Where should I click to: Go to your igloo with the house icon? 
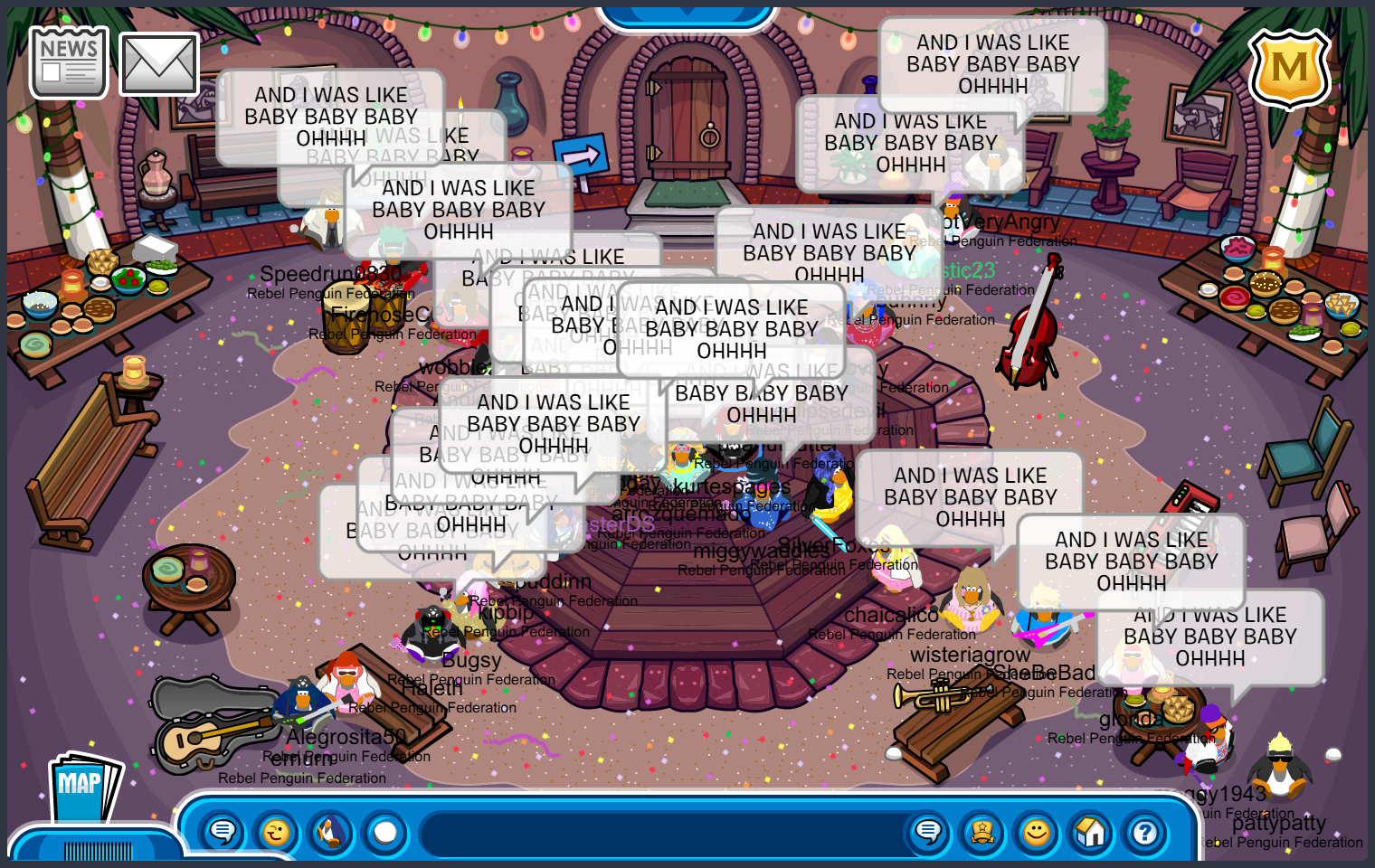1091,832
